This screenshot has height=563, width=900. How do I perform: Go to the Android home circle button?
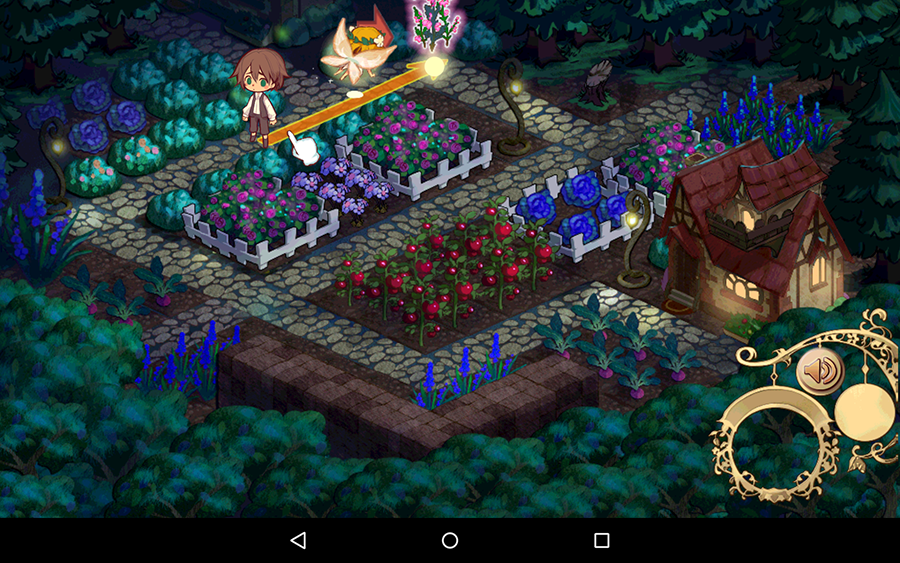point(450,540)
